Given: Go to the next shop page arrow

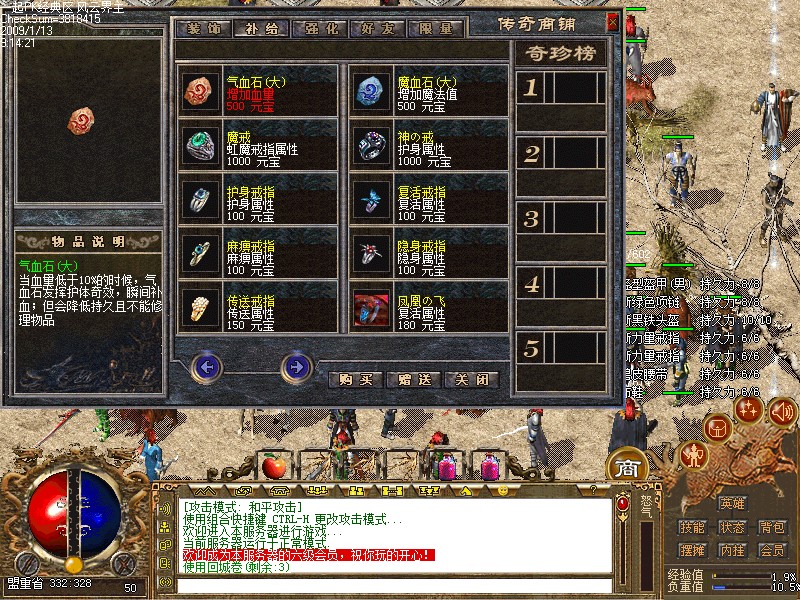Looking at the screenshot, I should click(x=296, y=367).
